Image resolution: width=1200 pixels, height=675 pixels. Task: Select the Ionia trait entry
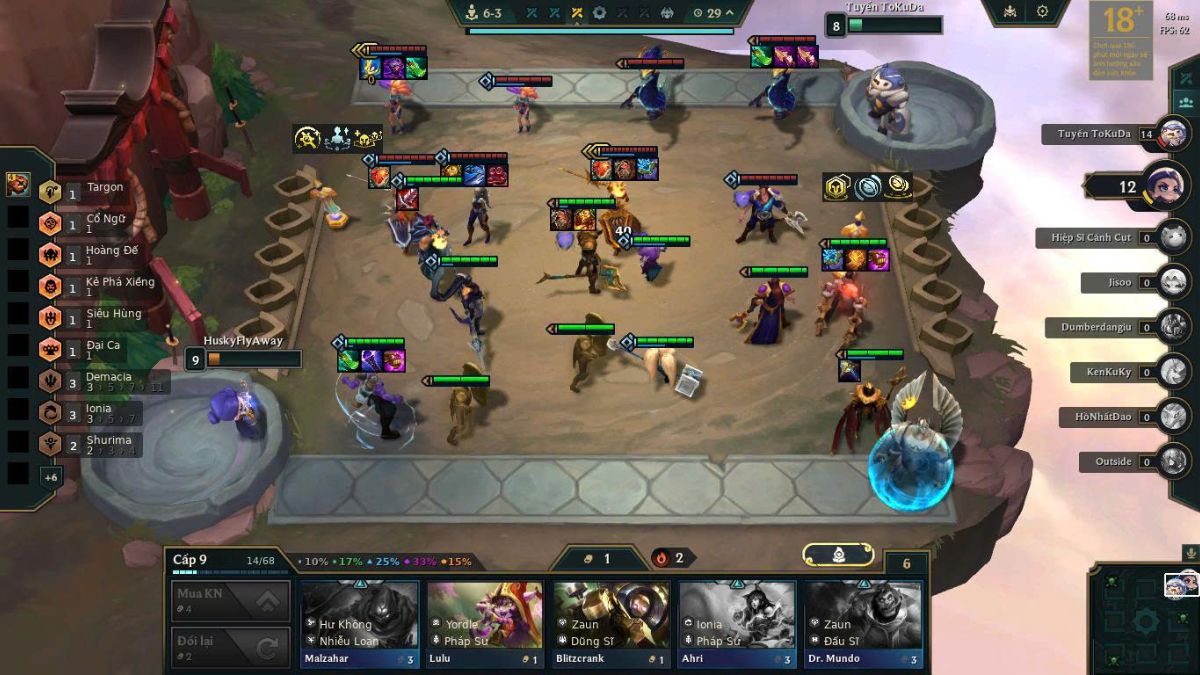[98, 412]
